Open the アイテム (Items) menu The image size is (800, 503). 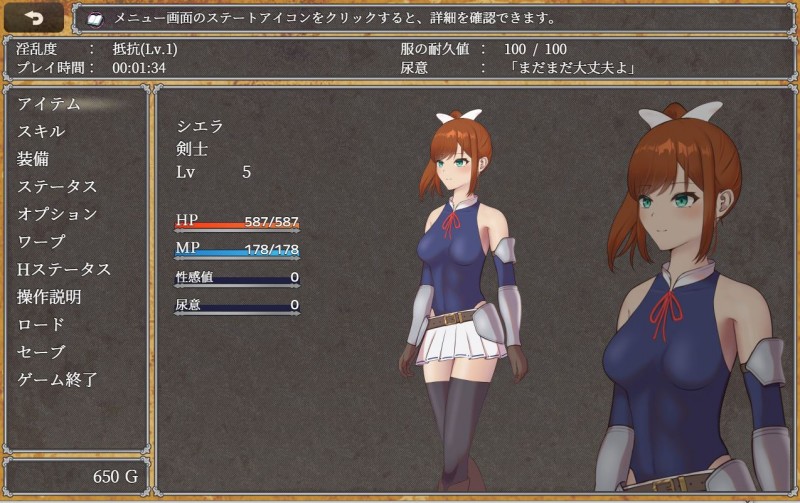pos(48,104)
